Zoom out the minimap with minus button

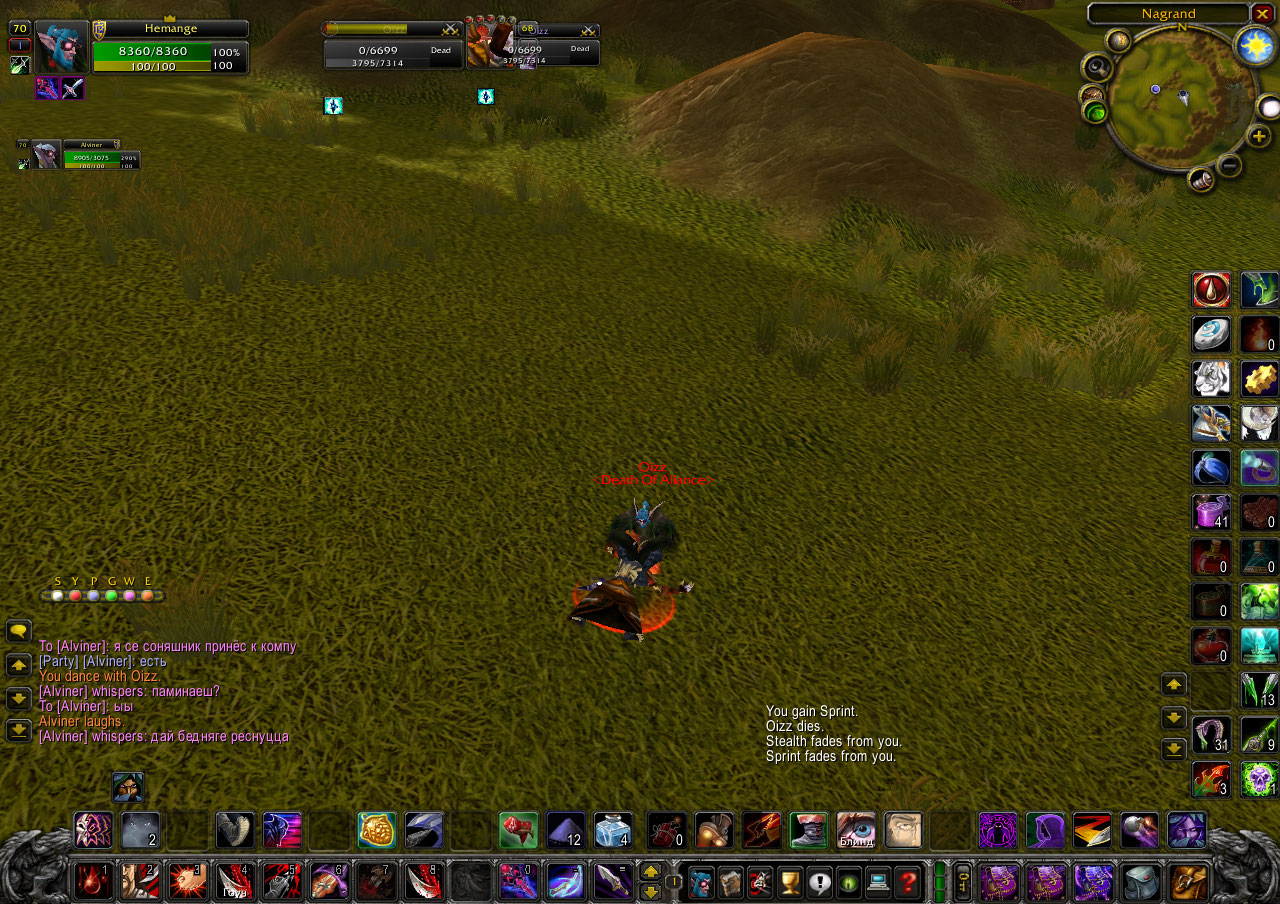(1230, 165)
